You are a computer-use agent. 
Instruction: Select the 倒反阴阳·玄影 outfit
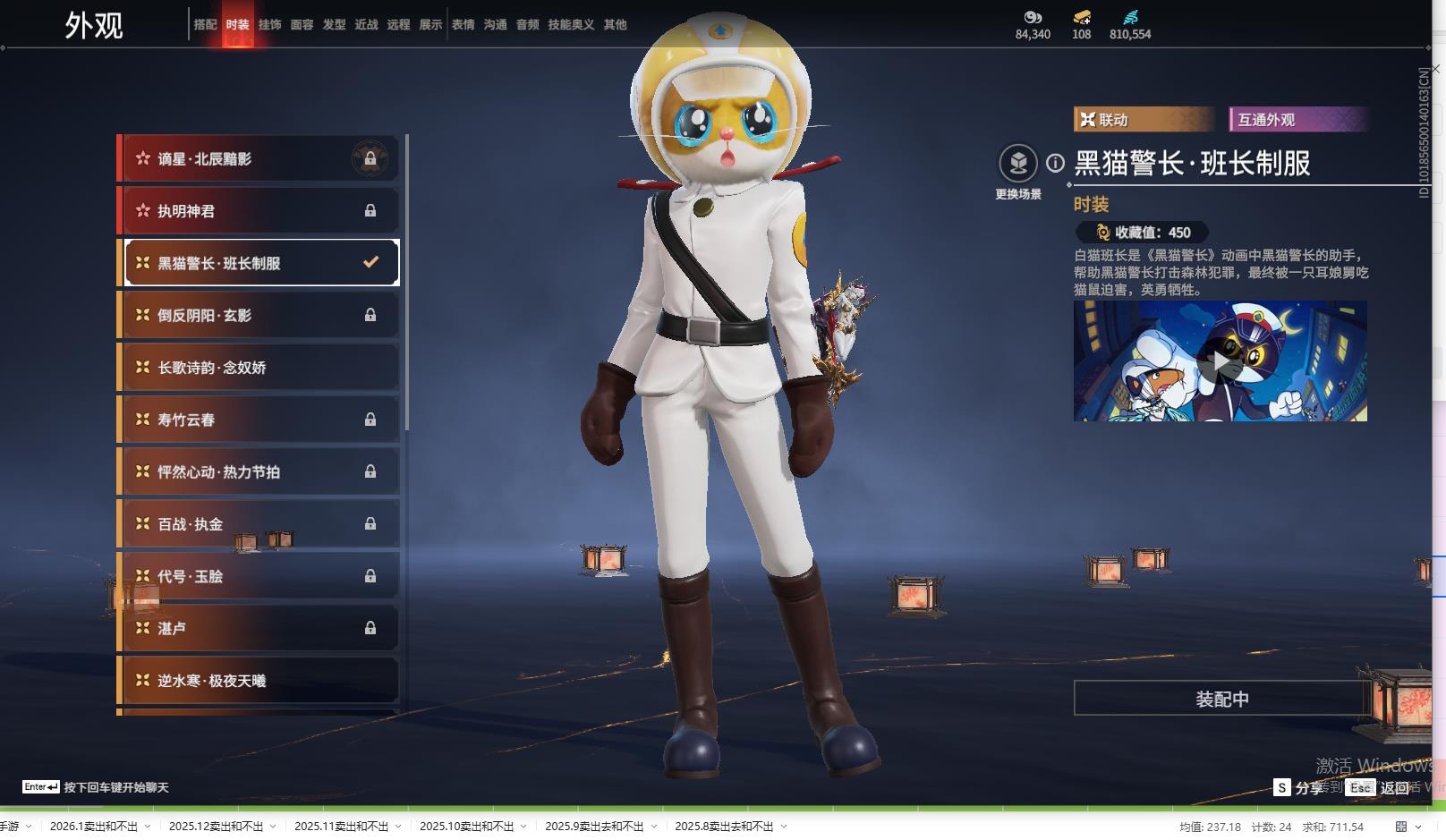coord(259,316)
